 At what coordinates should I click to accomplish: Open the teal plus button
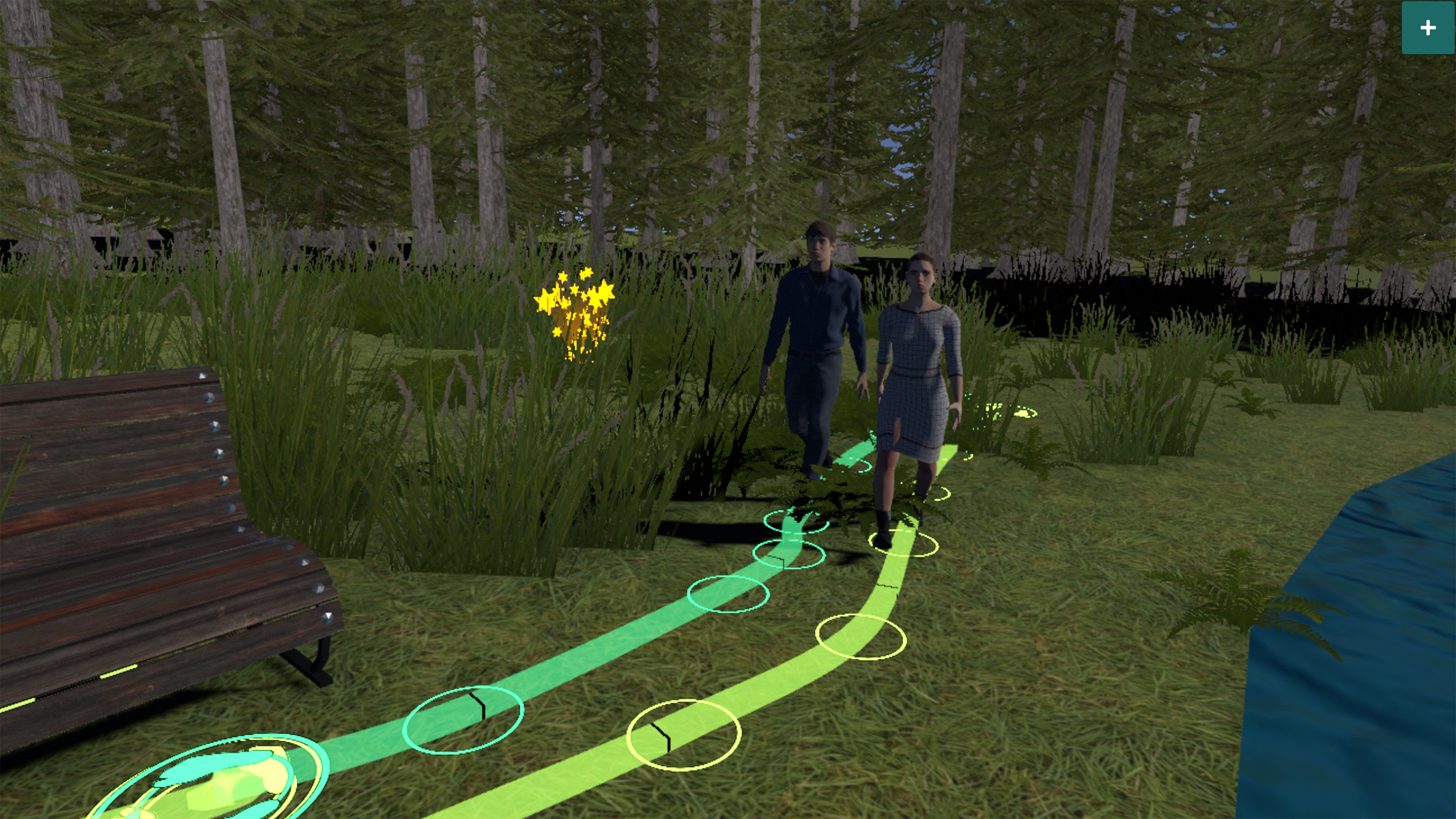[x=1427, y=28]
